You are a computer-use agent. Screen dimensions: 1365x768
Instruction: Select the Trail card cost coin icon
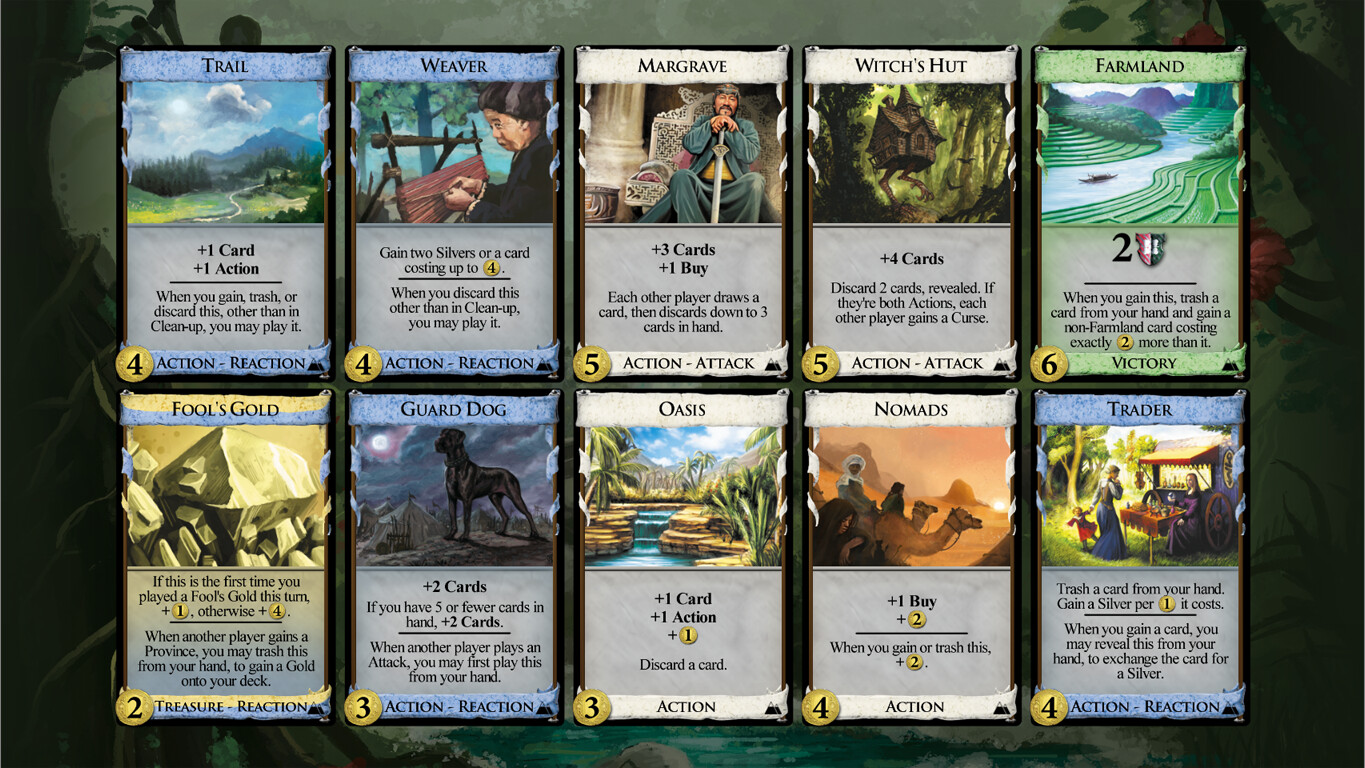(x=133, y=363)
